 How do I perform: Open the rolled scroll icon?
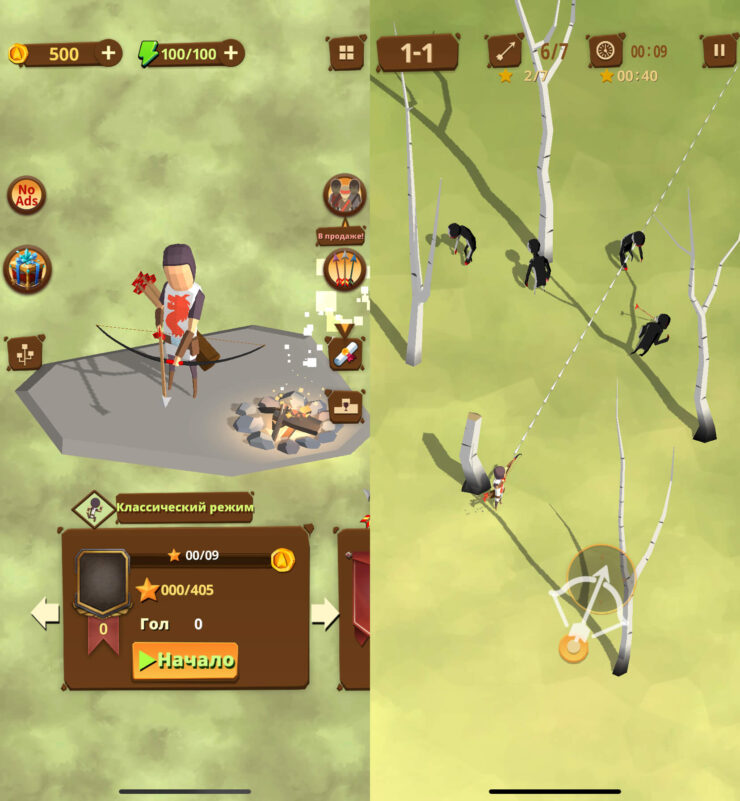345,353
